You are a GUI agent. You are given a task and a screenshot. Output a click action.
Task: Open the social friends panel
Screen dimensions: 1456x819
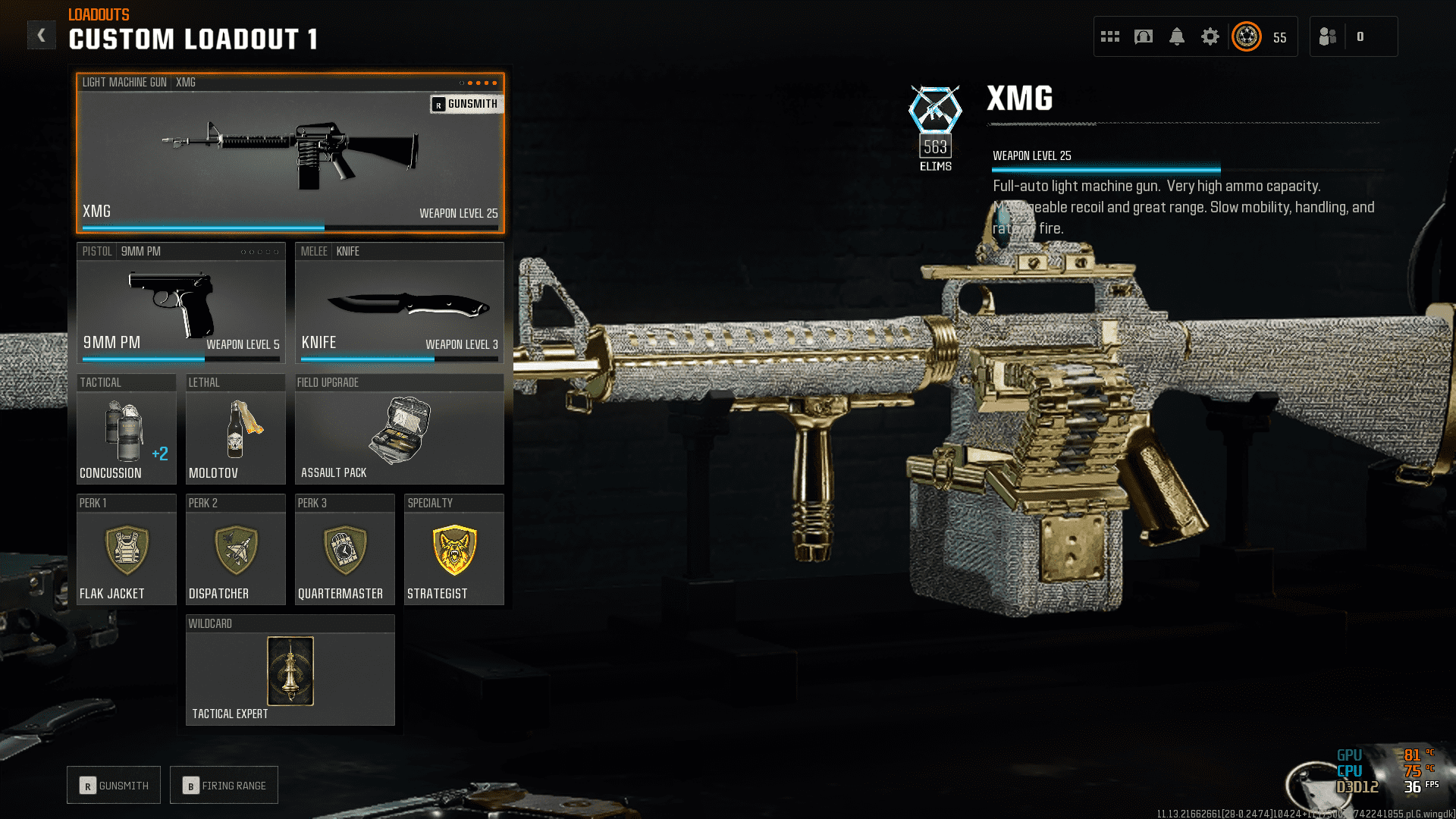click(x=1328, y=36)
